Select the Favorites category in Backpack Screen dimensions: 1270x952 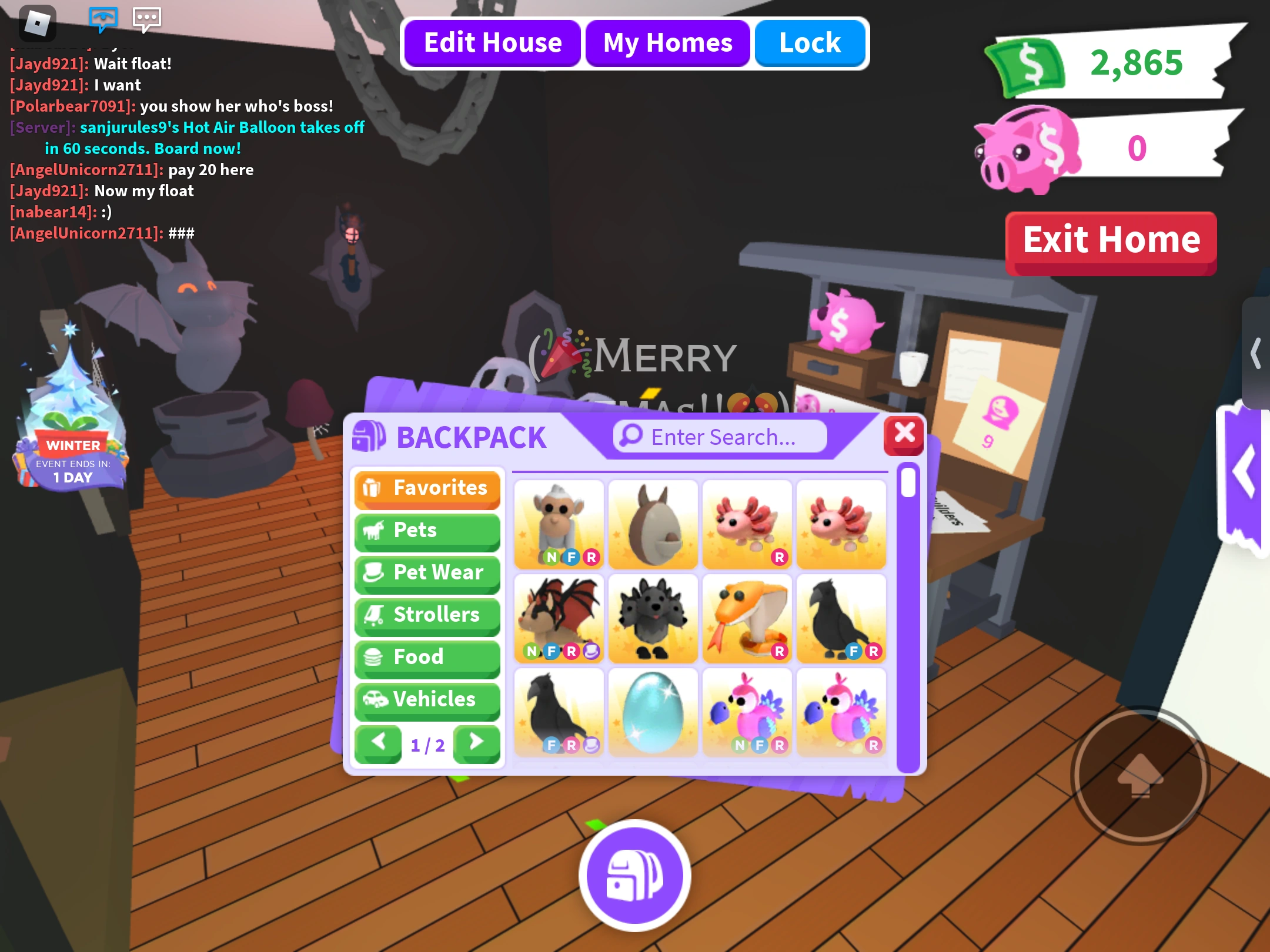point(427,488)
